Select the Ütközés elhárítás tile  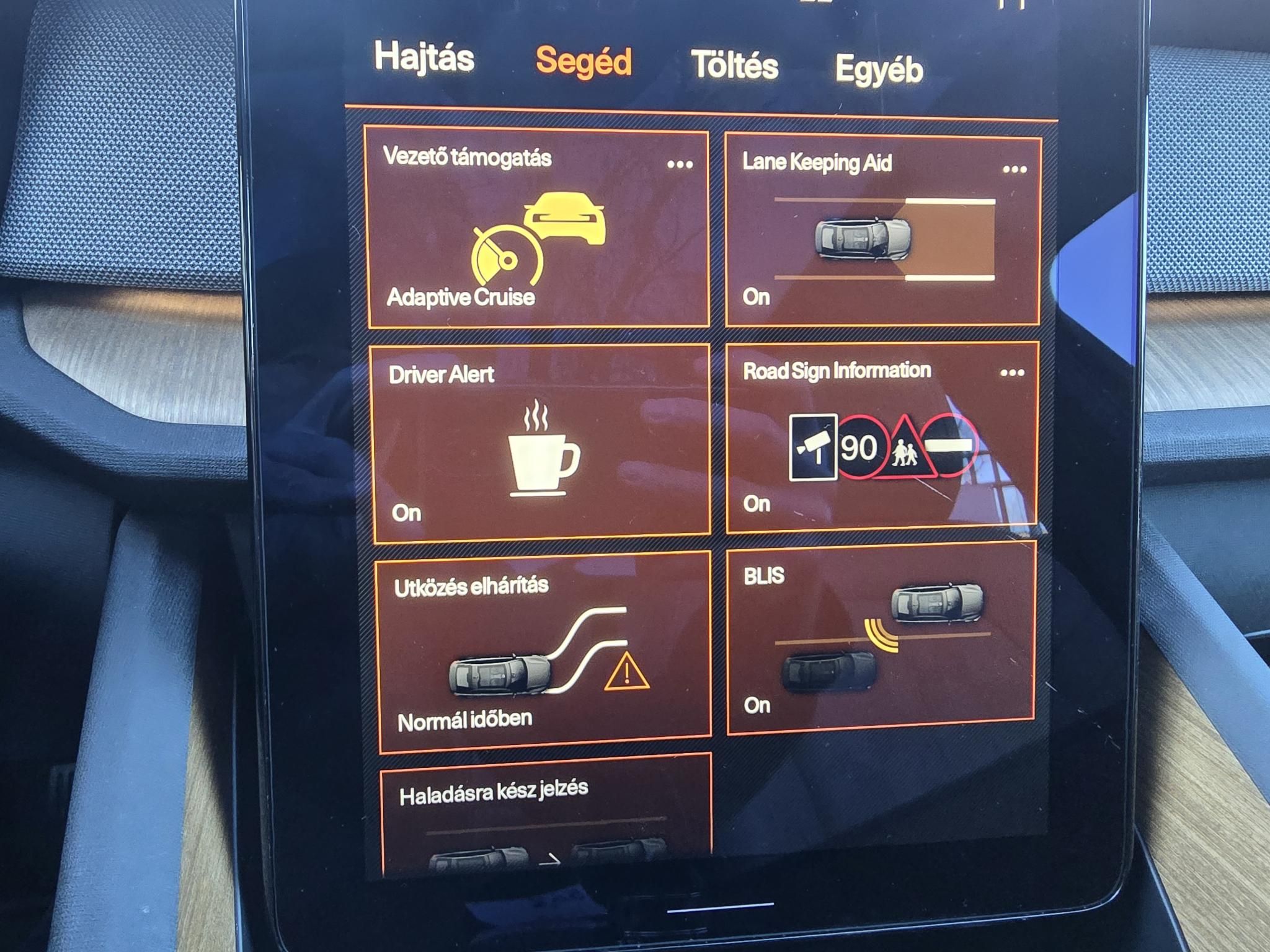[543, 654]
